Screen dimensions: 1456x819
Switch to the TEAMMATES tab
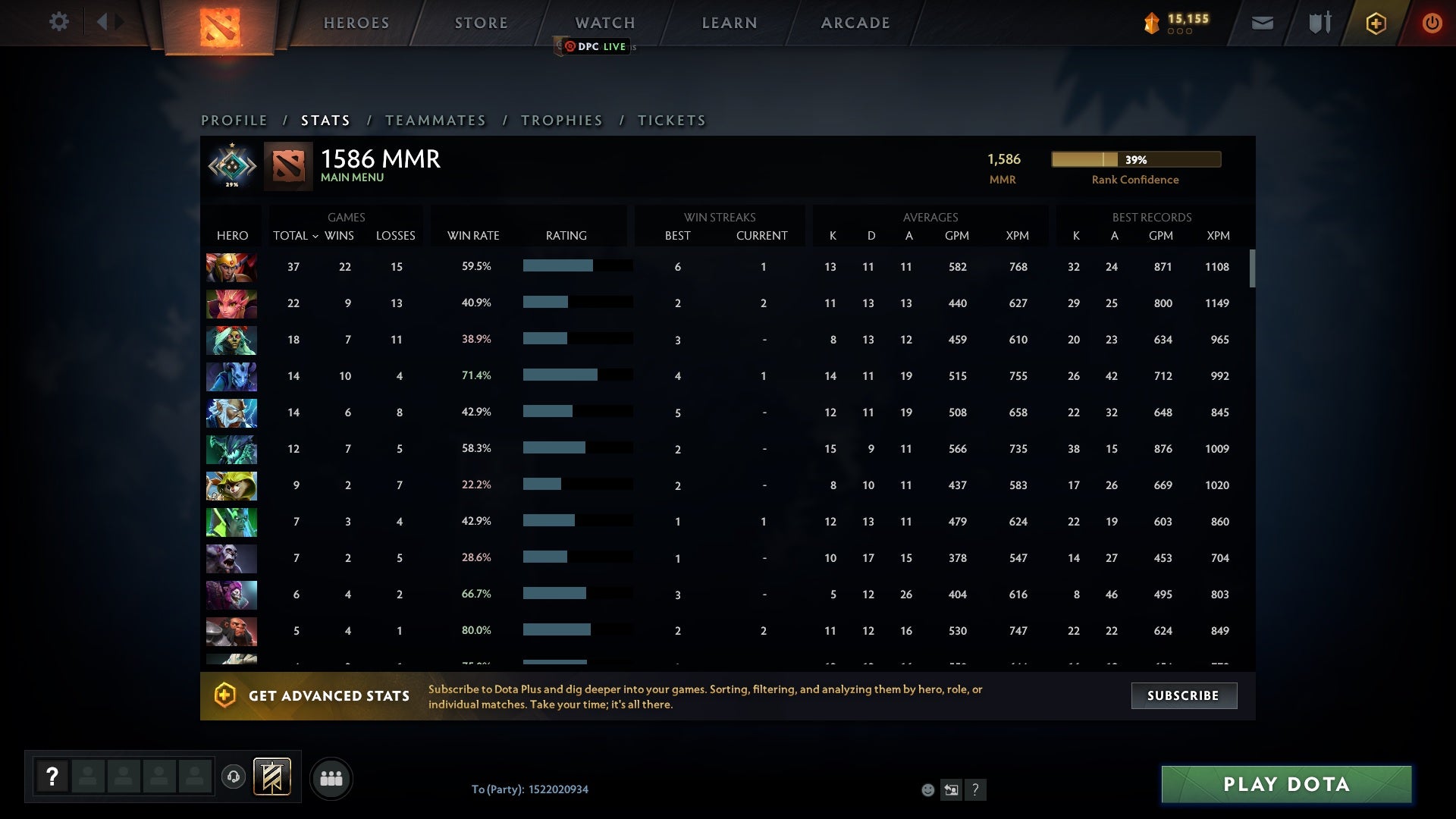point(436,120)
